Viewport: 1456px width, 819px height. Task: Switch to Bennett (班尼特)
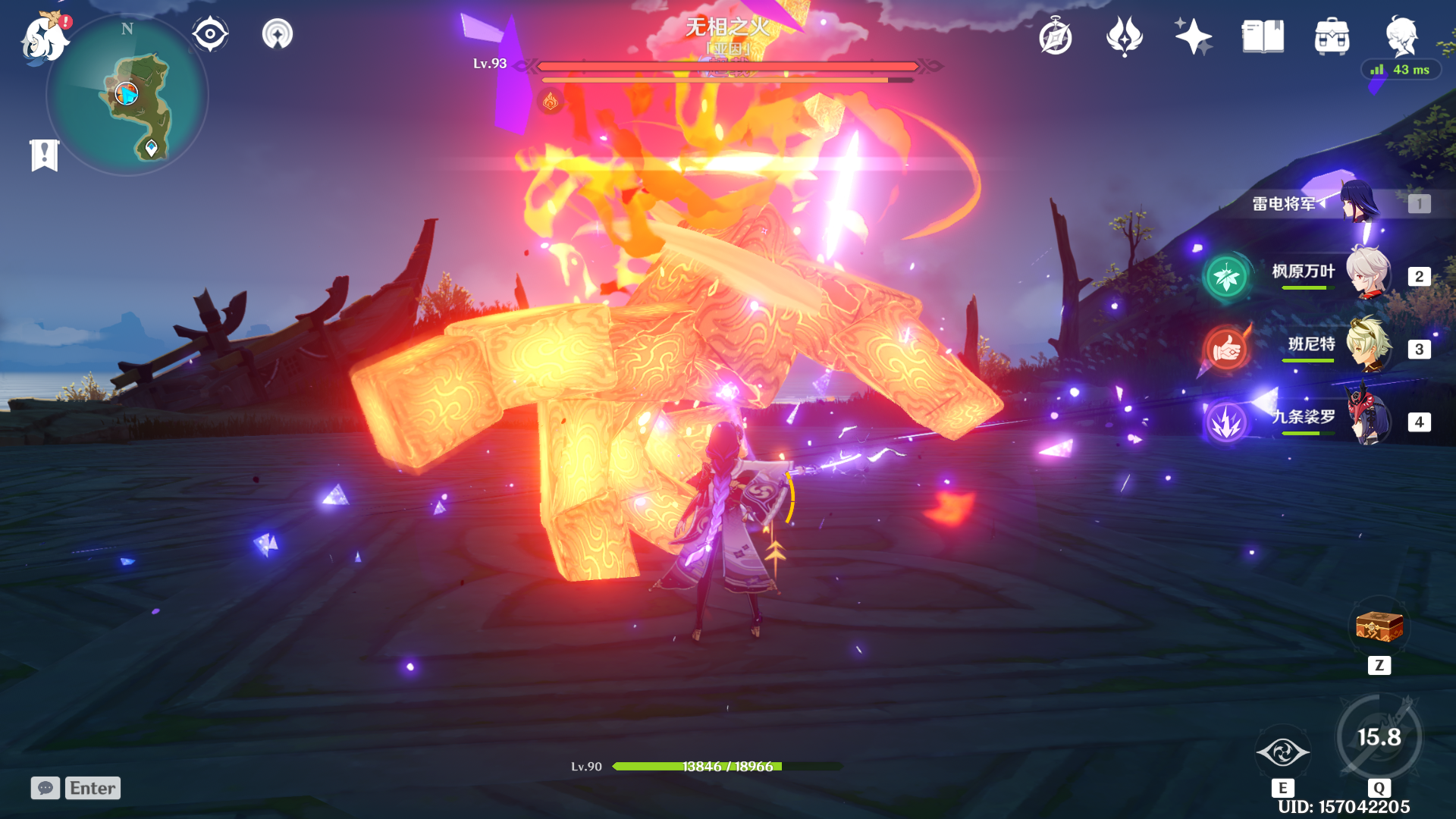click(x=1367, y=347)
